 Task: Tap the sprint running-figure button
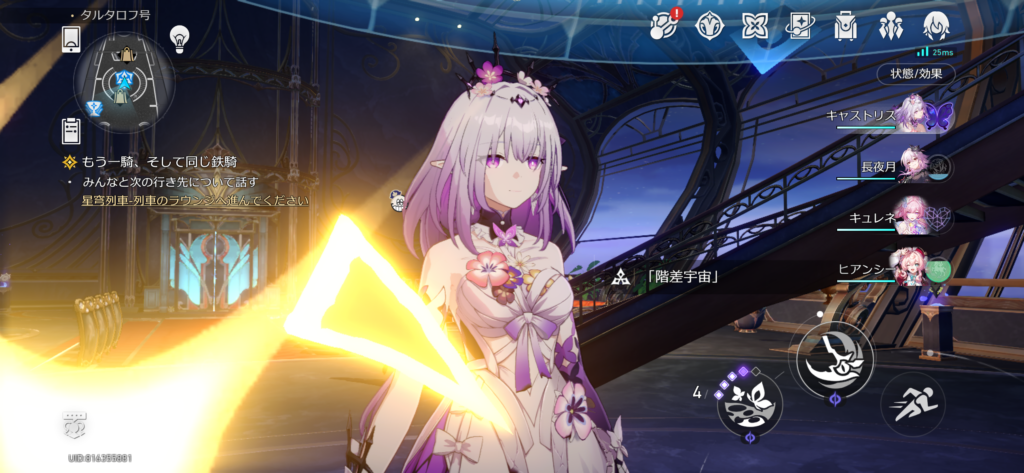[x=912, y=403]
